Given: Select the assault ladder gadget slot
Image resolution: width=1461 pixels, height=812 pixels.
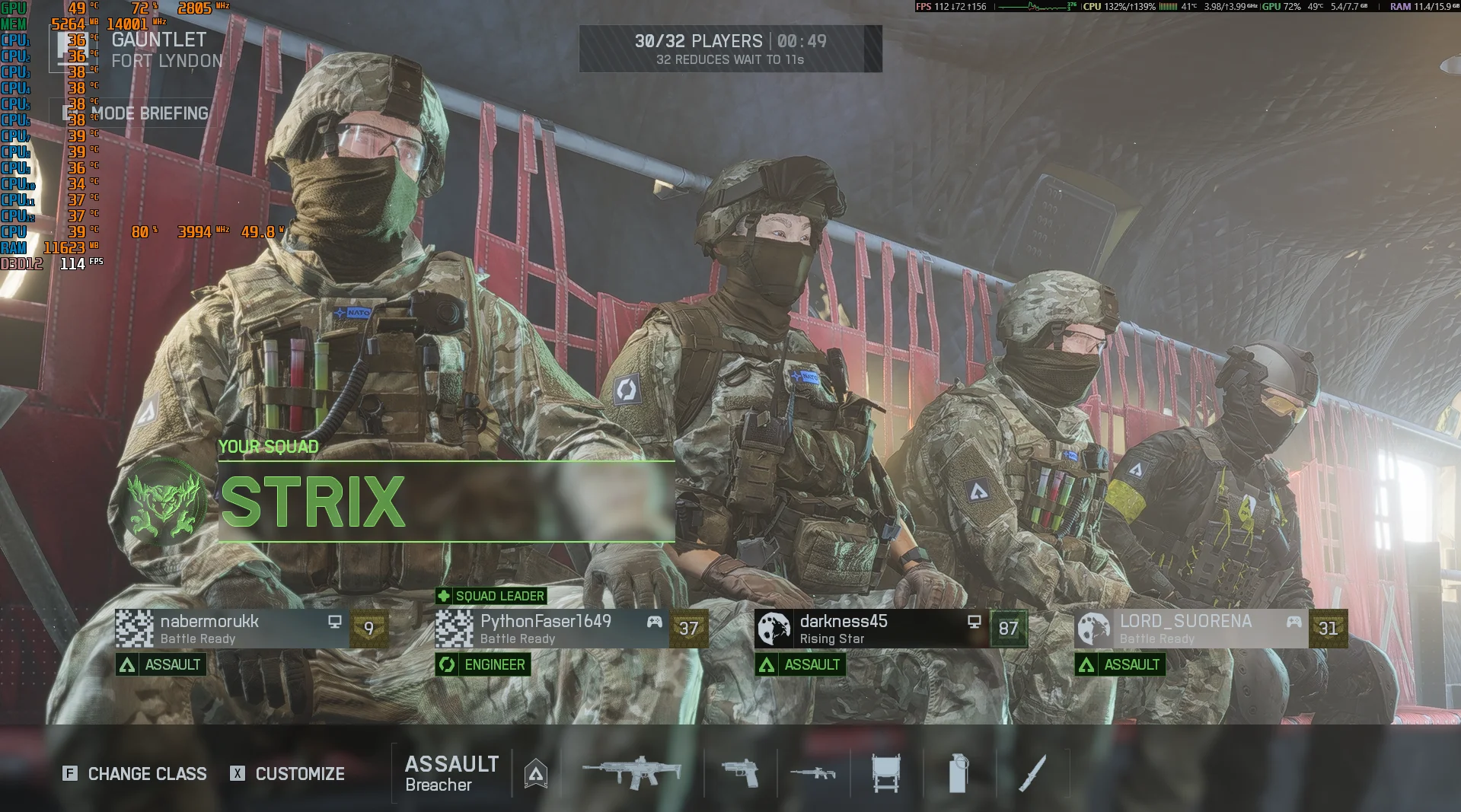Looking at the screenshot, I should pyautogui.click(x=886, y=774).
